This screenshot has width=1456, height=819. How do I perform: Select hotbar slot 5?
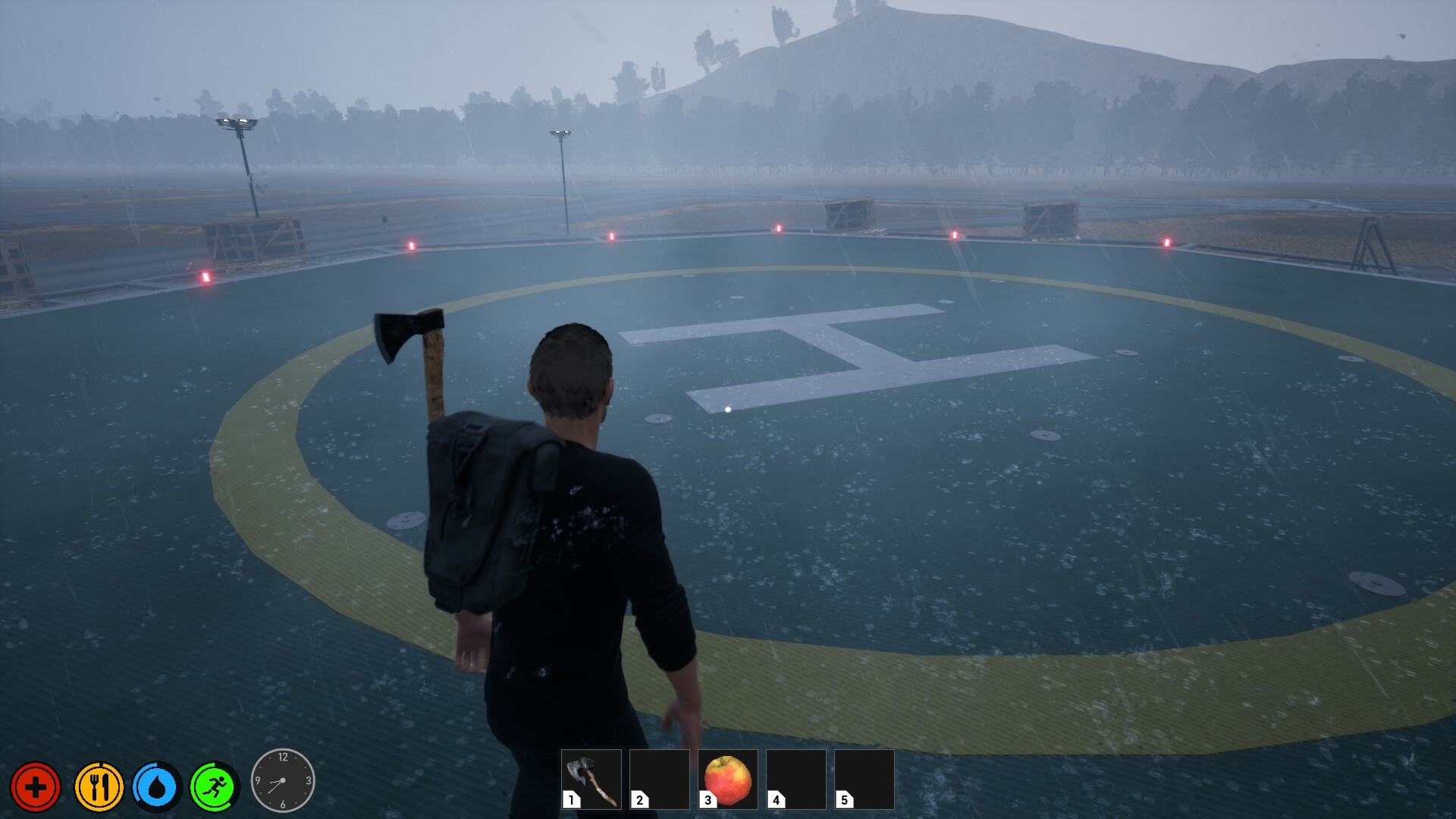tap(863, 780)
